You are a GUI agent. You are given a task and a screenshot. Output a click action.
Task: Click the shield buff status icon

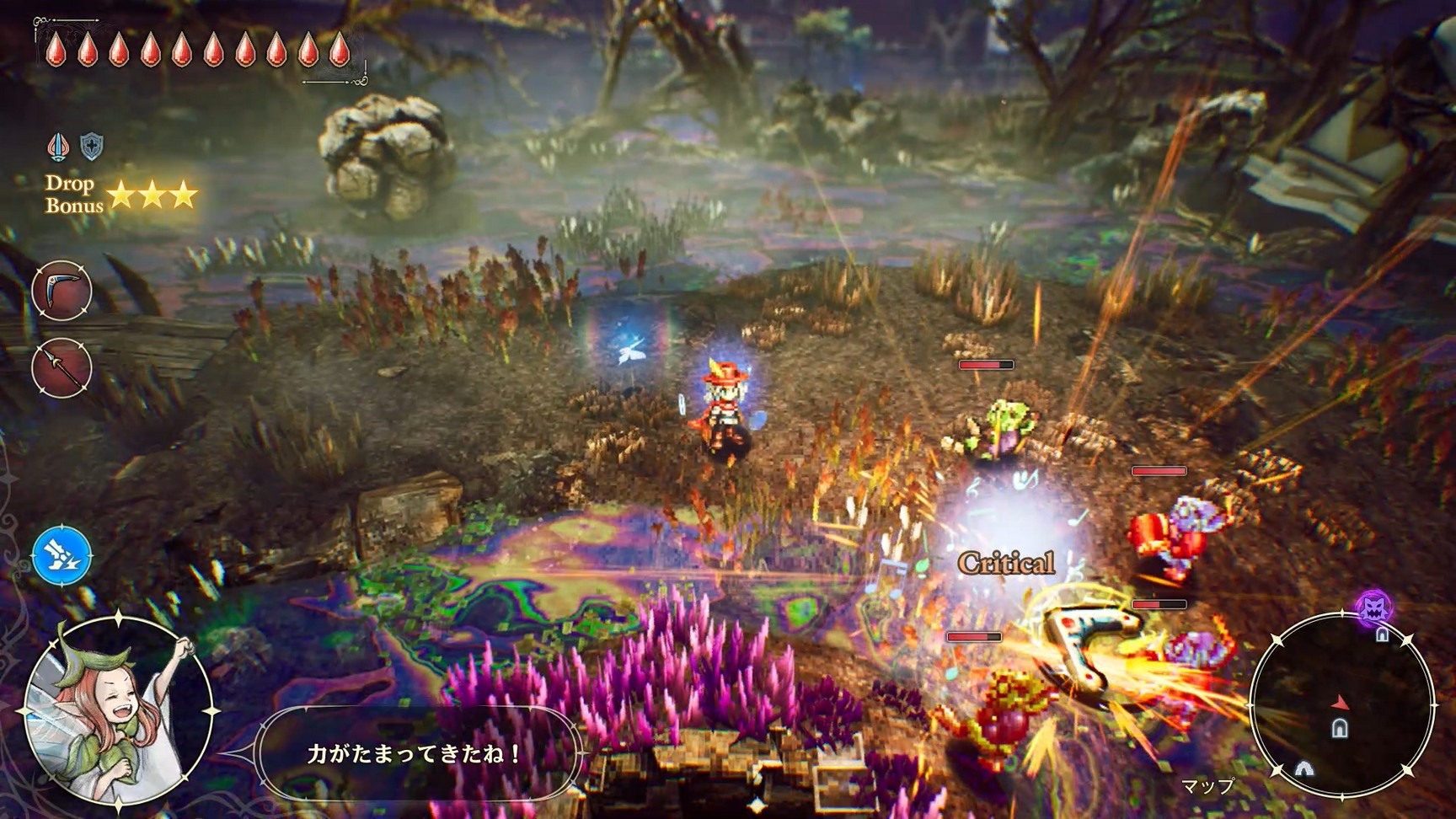tap(91, 147)
